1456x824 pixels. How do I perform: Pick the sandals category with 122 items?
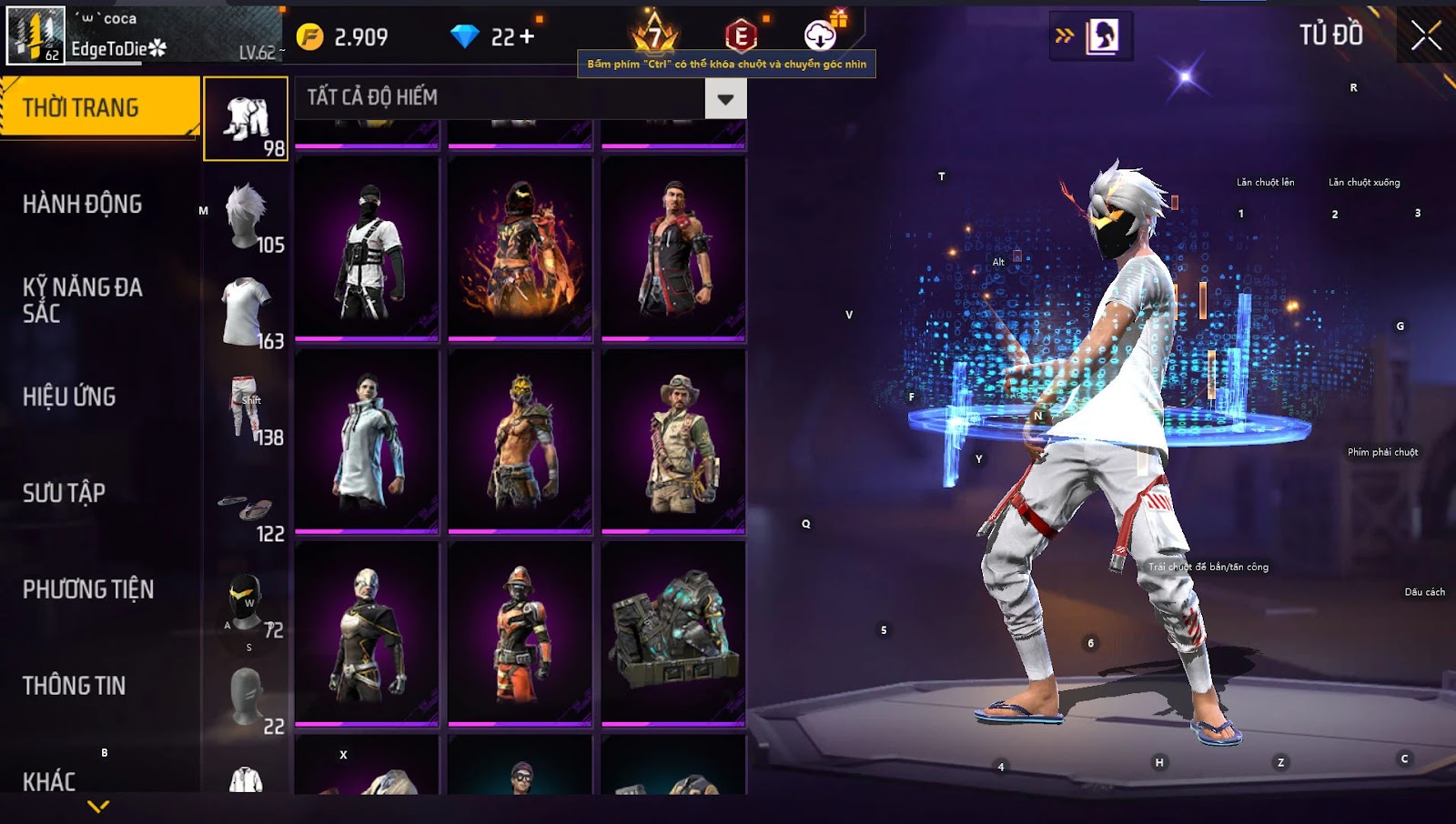(x=246, y=507)
